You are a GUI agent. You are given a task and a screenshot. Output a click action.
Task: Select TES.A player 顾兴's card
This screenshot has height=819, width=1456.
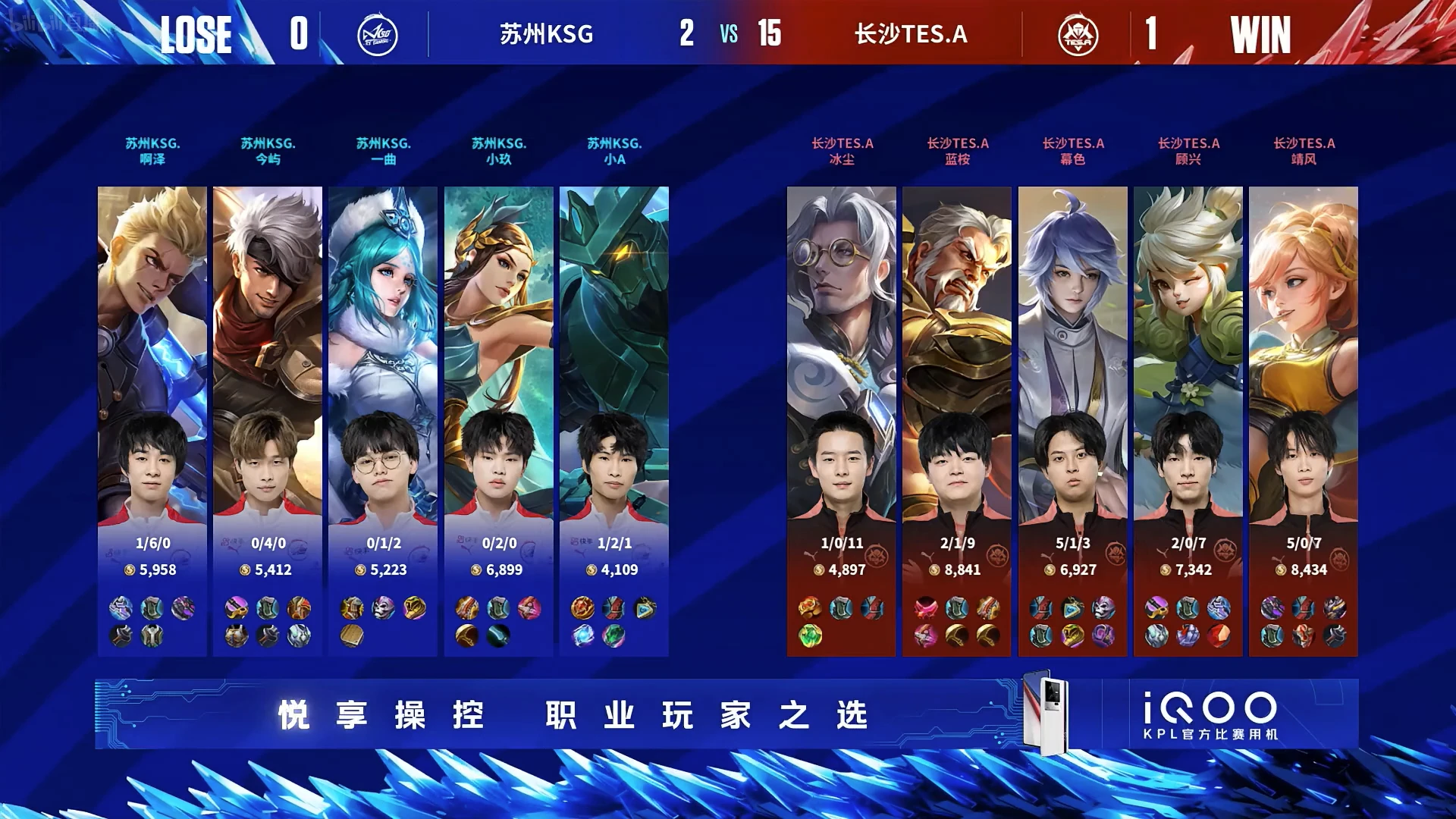tap(1188, 421)
